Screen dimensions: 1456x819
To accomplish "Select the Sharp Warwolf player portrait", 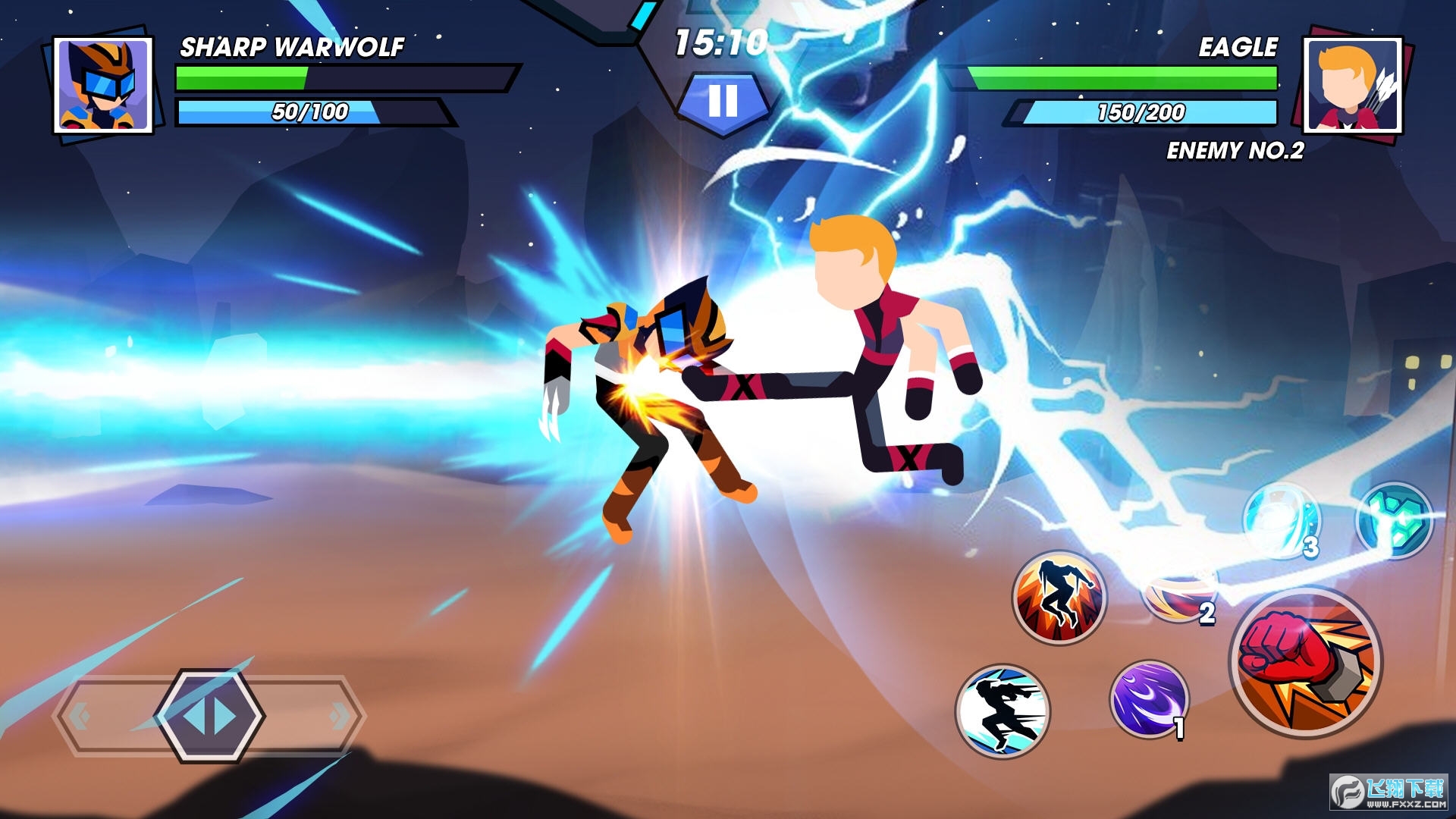I will coord(102,85).
